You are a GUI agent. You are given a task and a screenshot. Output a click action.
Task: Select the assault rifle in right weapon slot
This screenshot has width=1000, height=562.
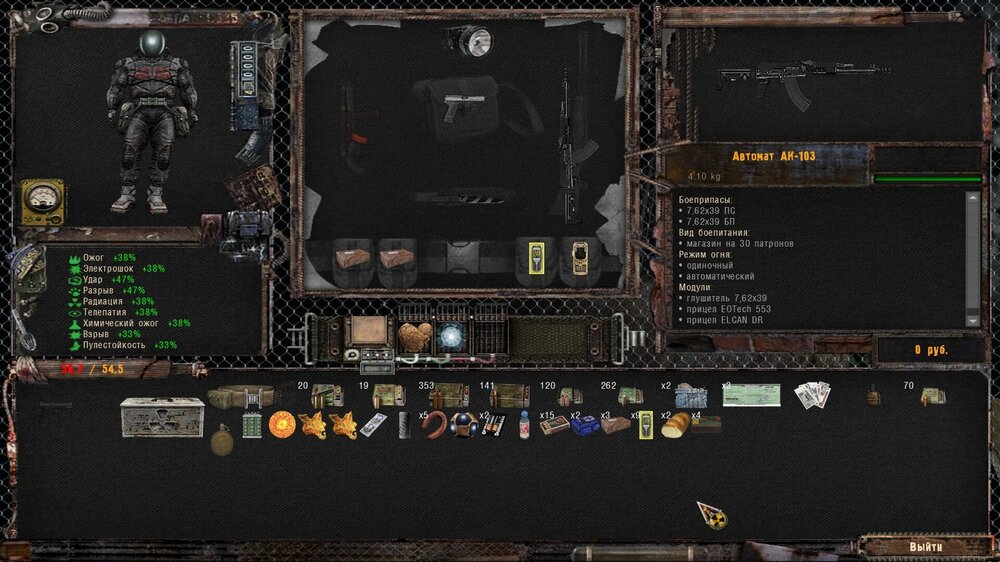578,150
